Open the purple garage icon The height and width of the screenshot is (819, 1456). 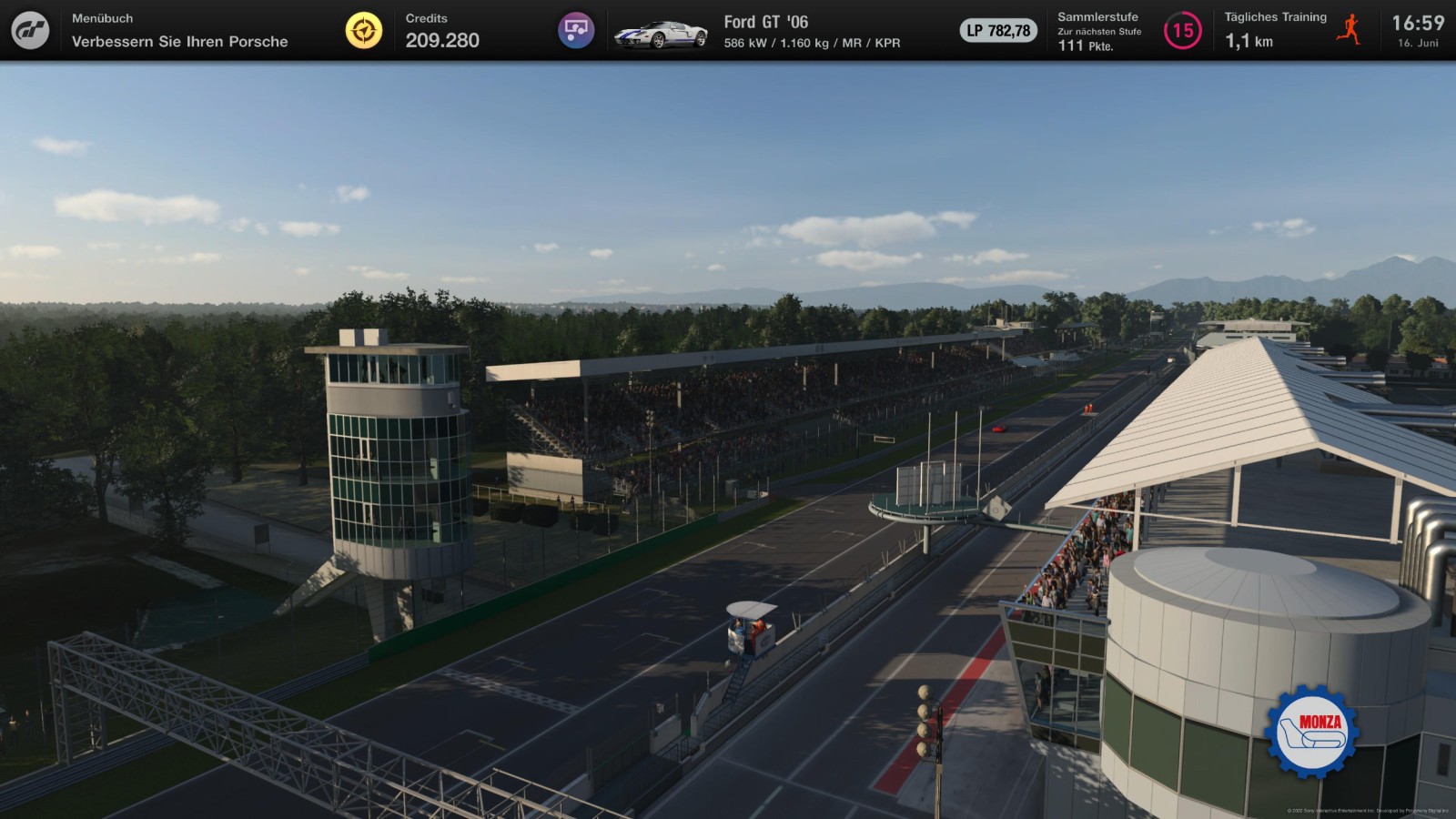[x=575, y=31]
